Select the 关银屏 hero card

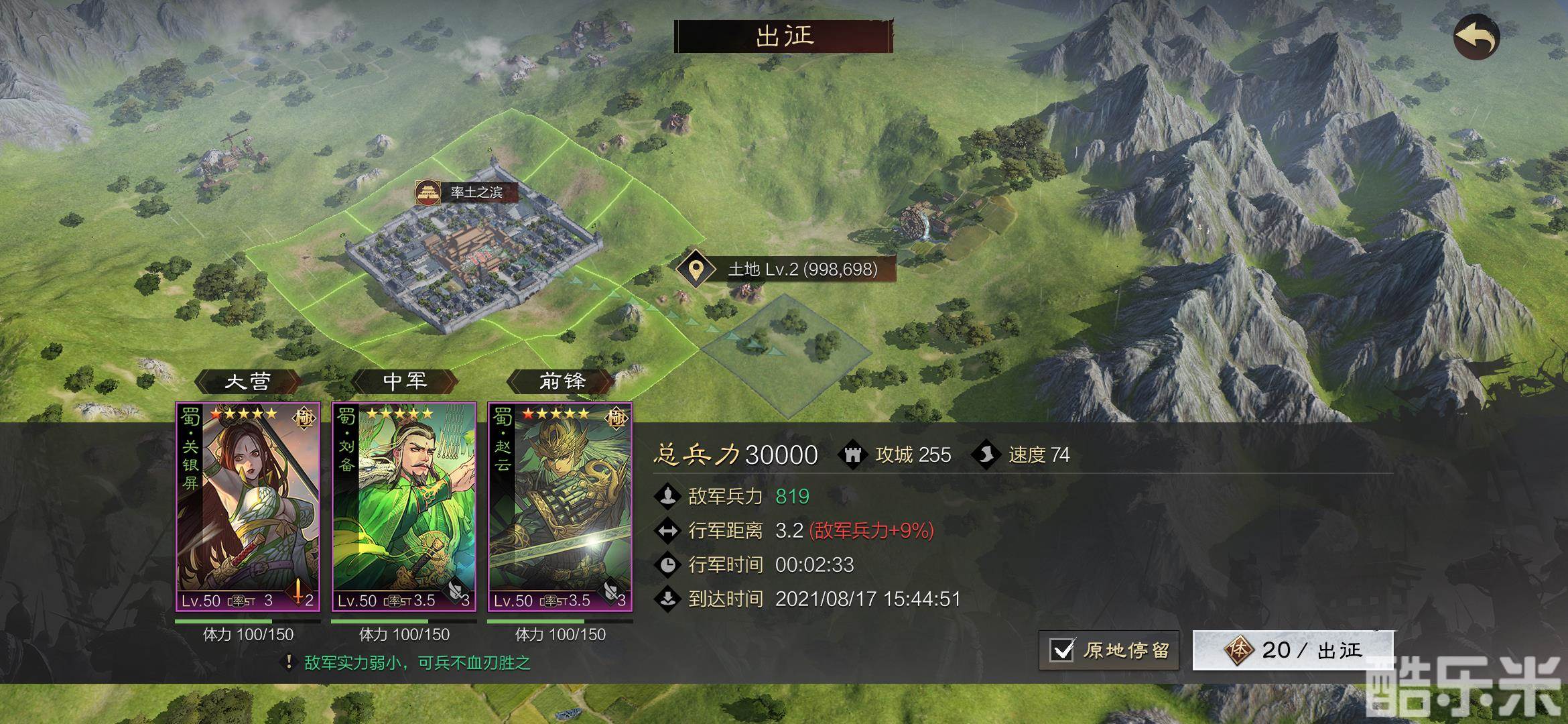click(x=248, y=507)
